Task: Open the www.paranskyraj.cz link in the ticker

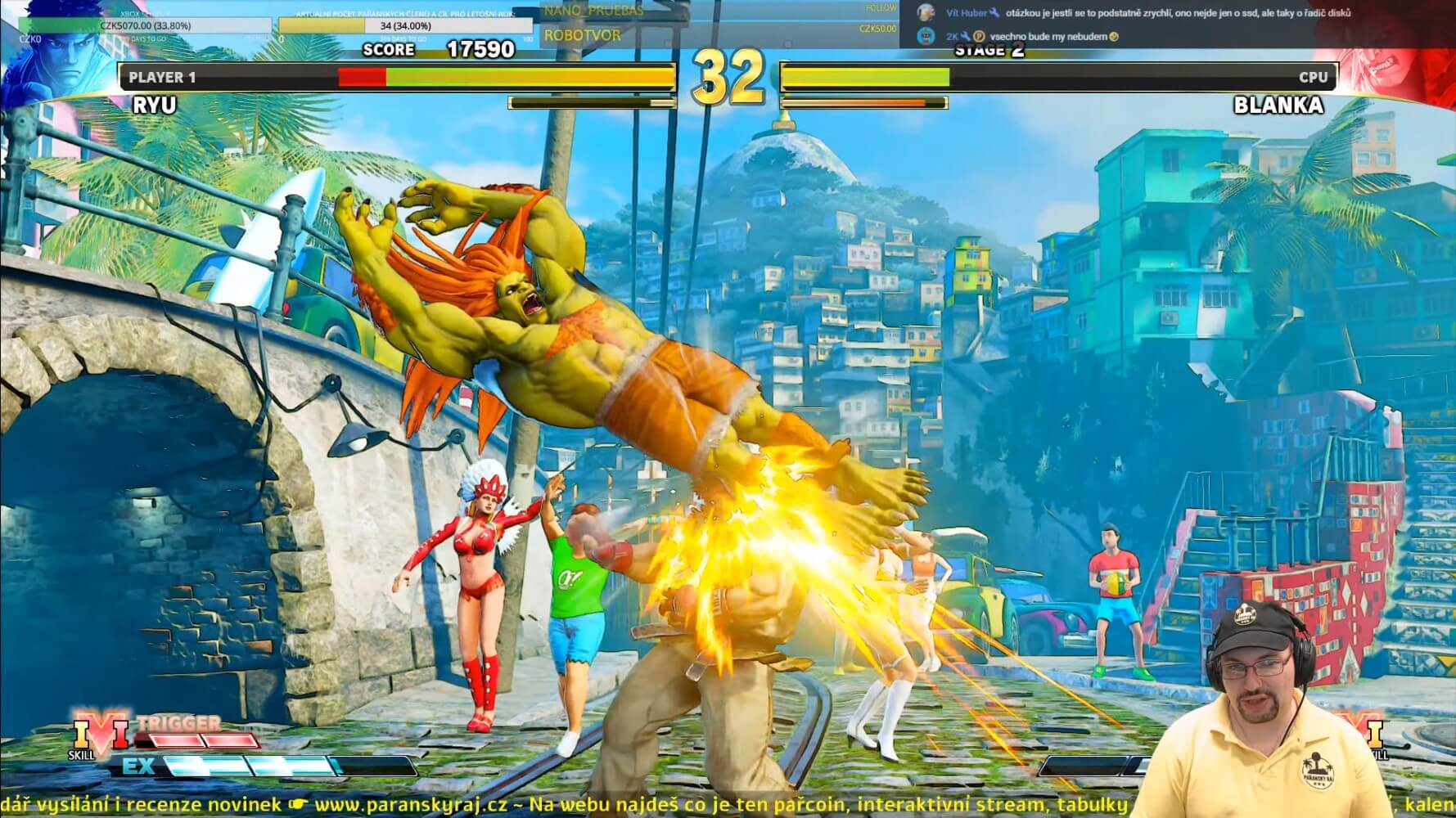Action: click(x=418, y=805)
